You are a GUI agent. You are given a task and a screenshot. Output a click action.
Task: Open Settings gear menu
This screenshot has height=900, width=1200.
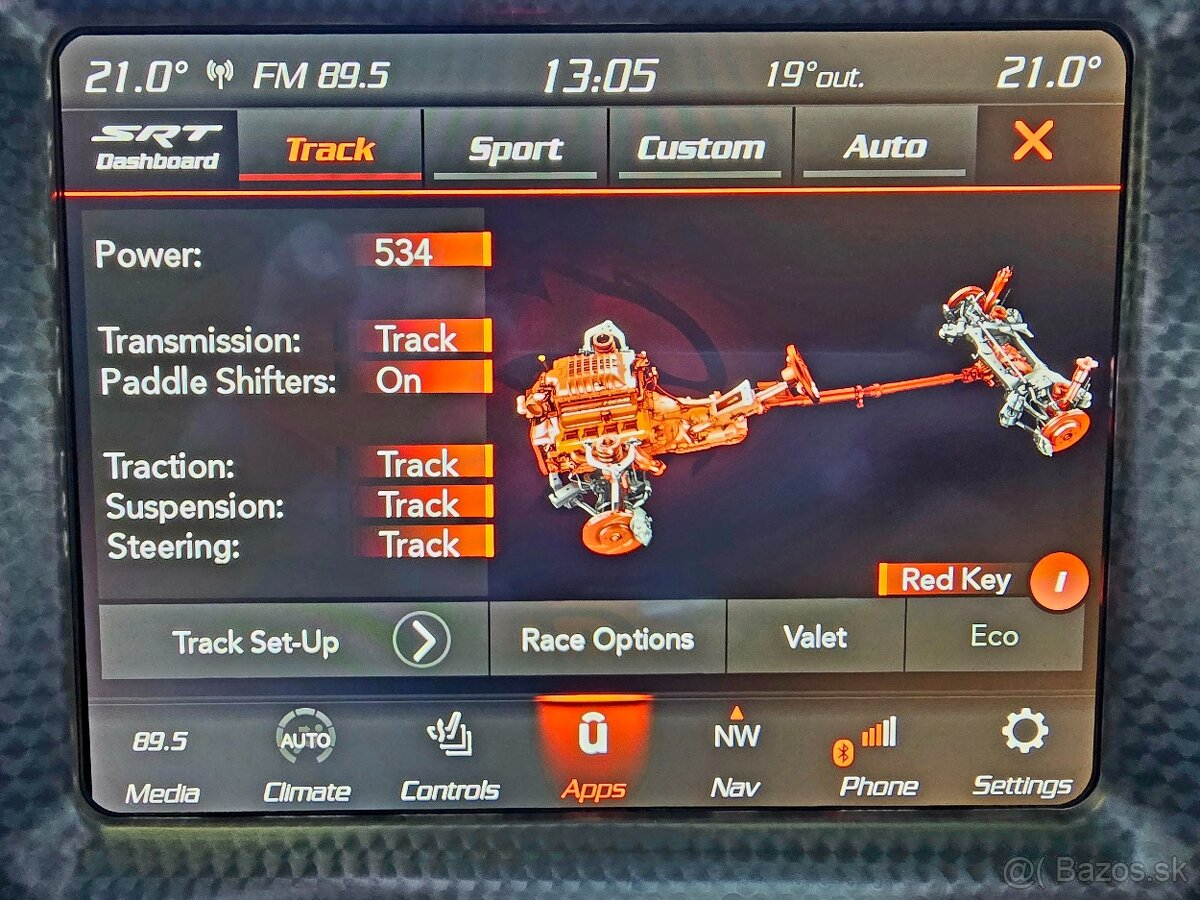pos(1022,756)
